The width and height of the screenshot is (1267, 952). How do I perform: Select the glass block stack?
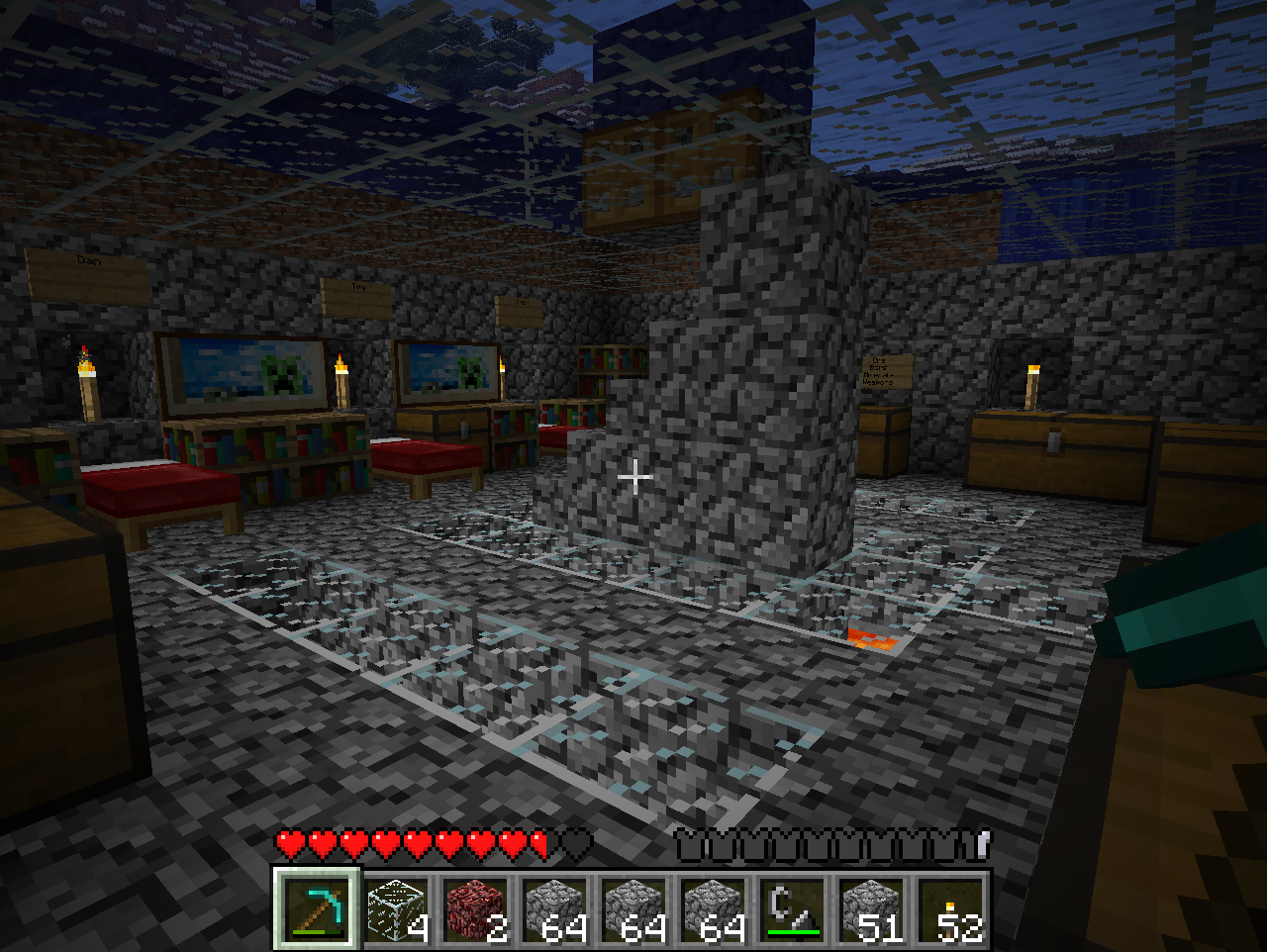click(x=396, y=908)
